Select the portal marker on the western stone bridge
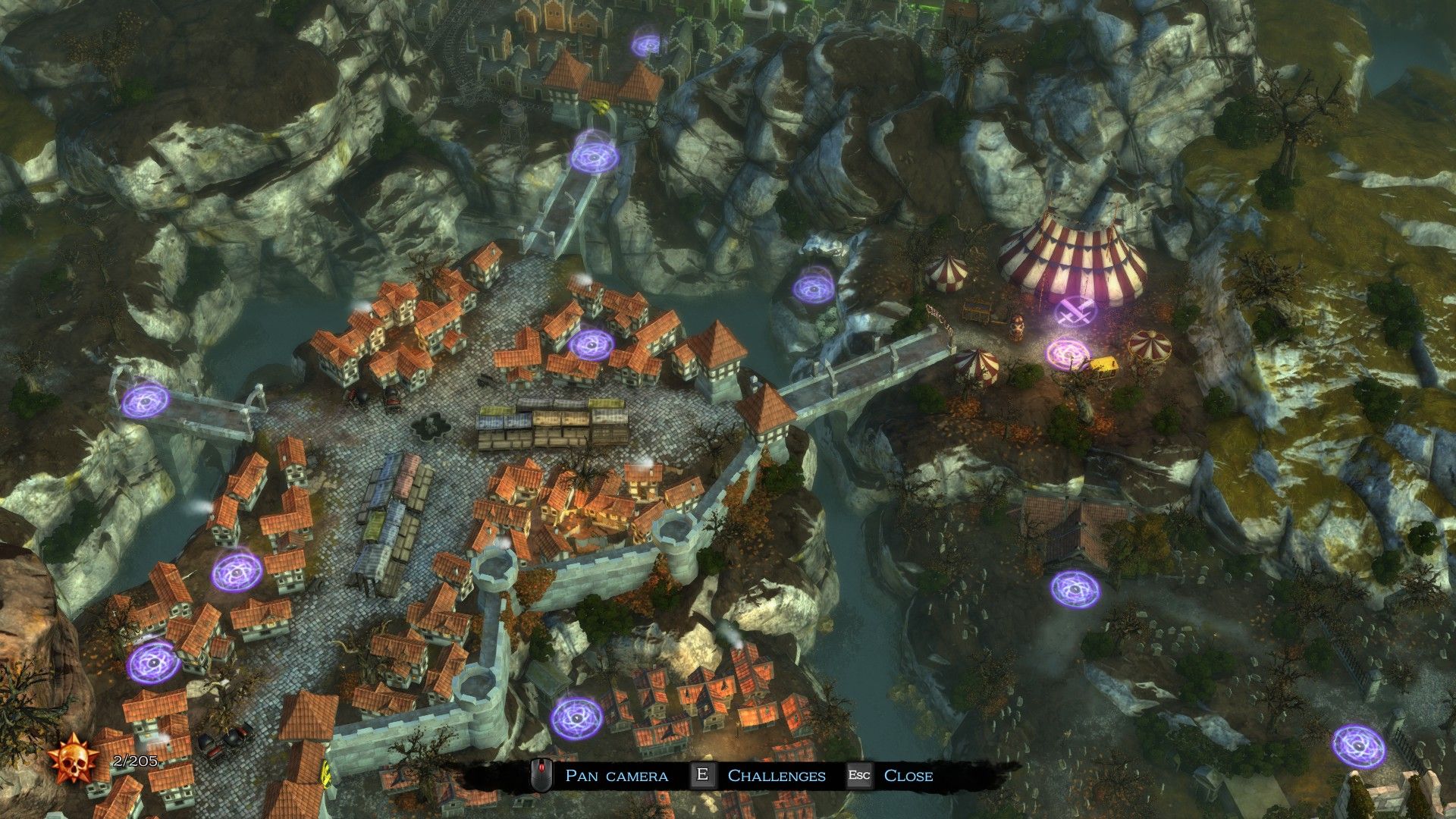This screenshot has height=819, width=1456. pyautogui.click(x=146, y=400)
